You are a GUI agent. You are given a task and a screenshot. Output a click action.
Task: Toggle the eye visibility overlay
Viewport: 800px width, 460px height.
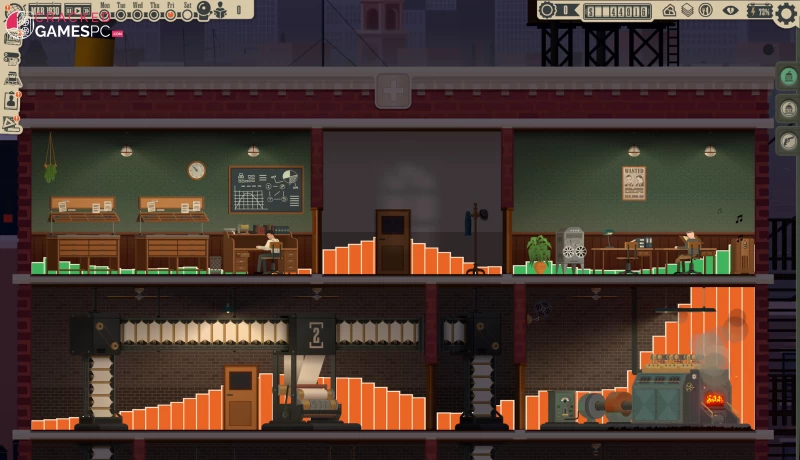coord(731,11)
